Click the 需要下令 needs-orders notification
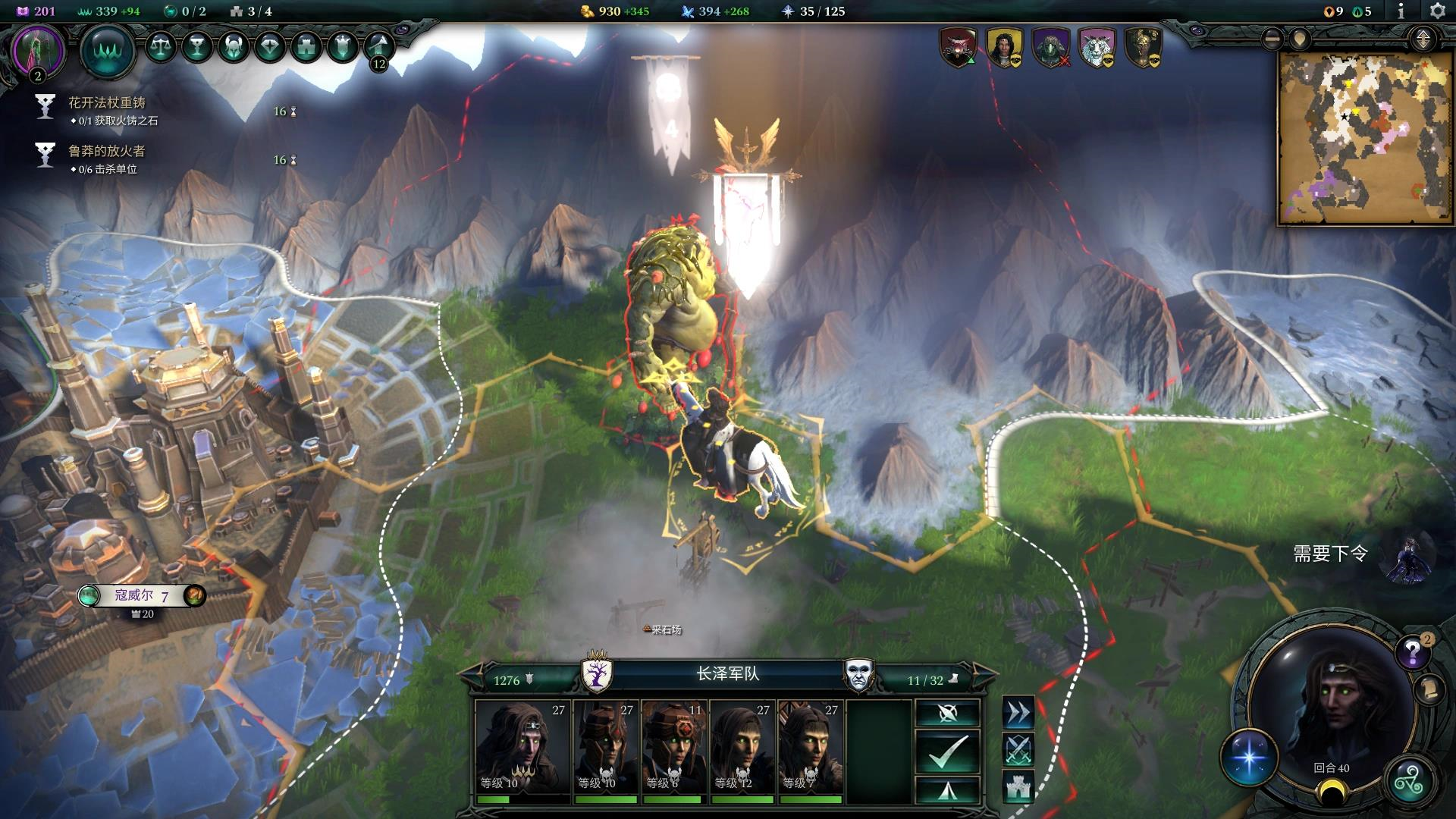 click(1331, 554)
